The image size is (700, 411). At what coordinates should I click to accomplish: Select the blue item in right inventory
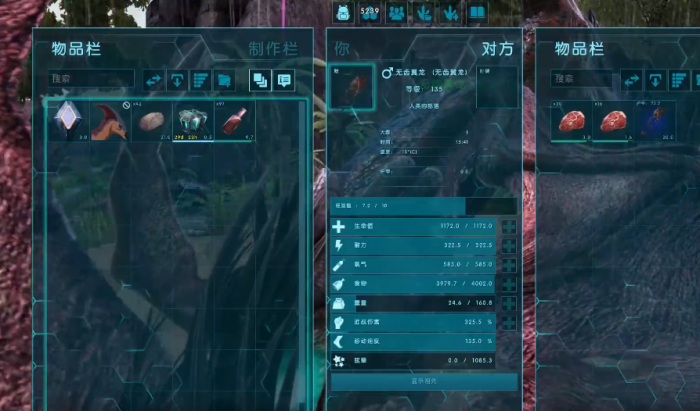pos(654,122)
